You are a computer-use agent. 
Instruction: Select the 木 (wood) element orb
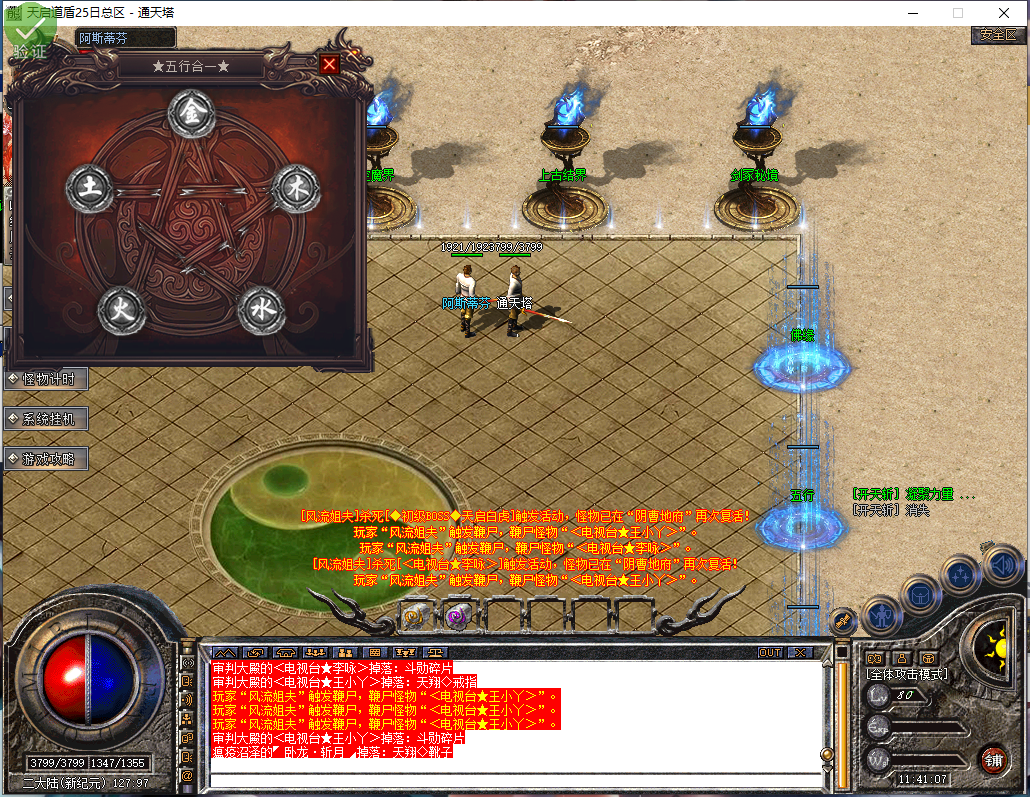click(x=297, y=188)
